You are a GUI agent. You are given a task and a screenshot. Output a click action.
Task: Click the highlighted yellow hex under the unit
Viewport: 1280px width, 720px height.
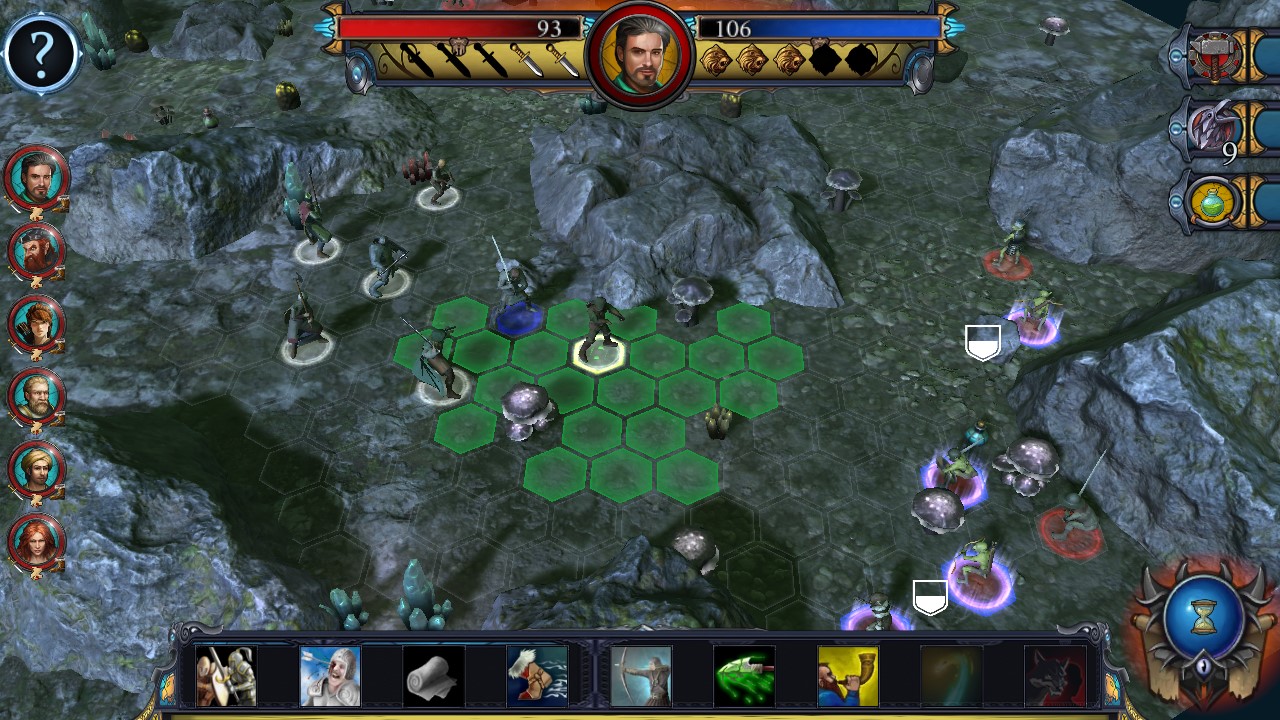(601, 355)
